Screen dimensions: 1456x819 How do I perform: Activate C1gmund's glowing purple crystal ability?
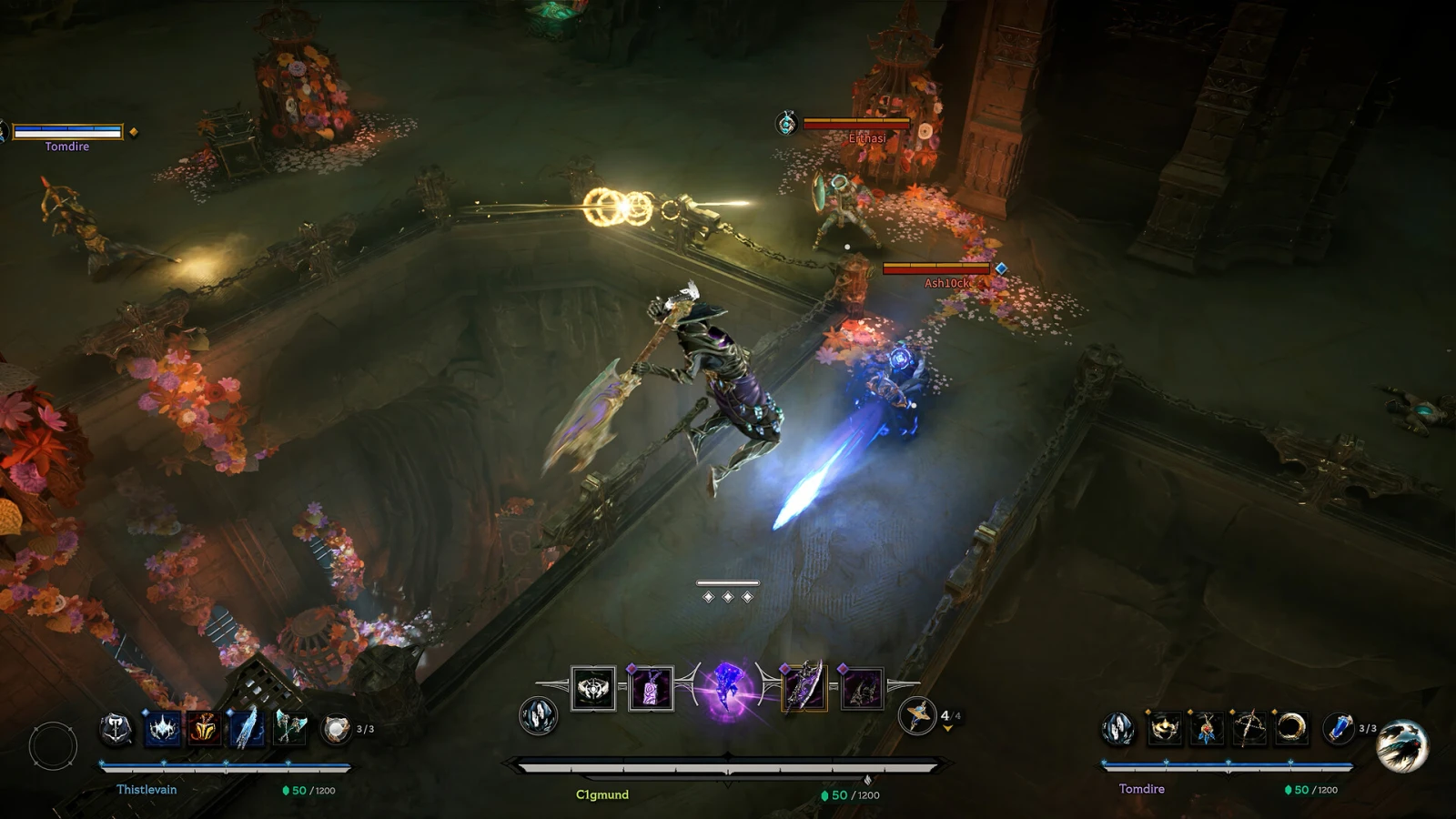tap(727, 688)
